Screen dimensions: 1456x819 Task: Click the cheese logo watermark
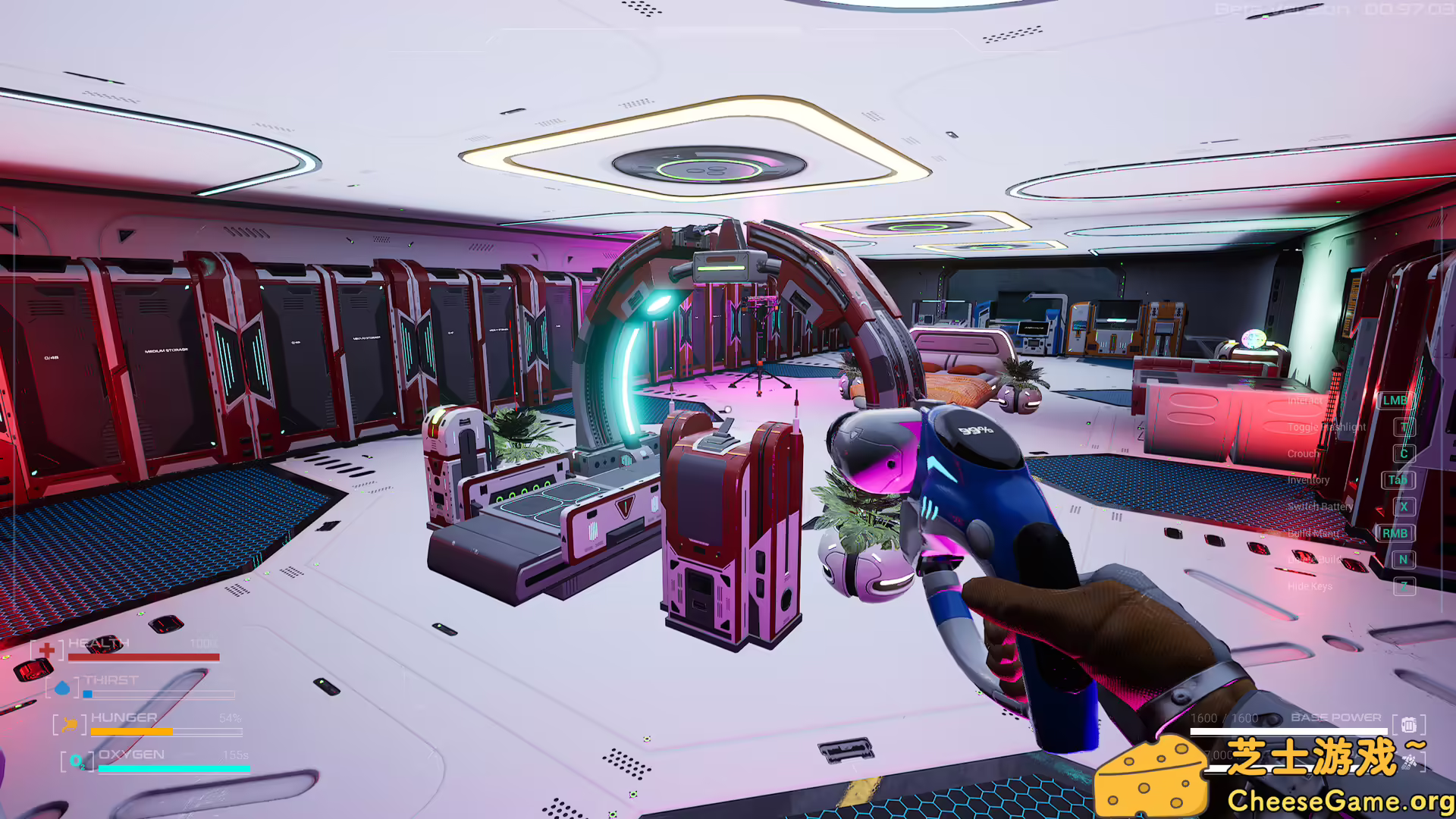[x=1150, y=773]
